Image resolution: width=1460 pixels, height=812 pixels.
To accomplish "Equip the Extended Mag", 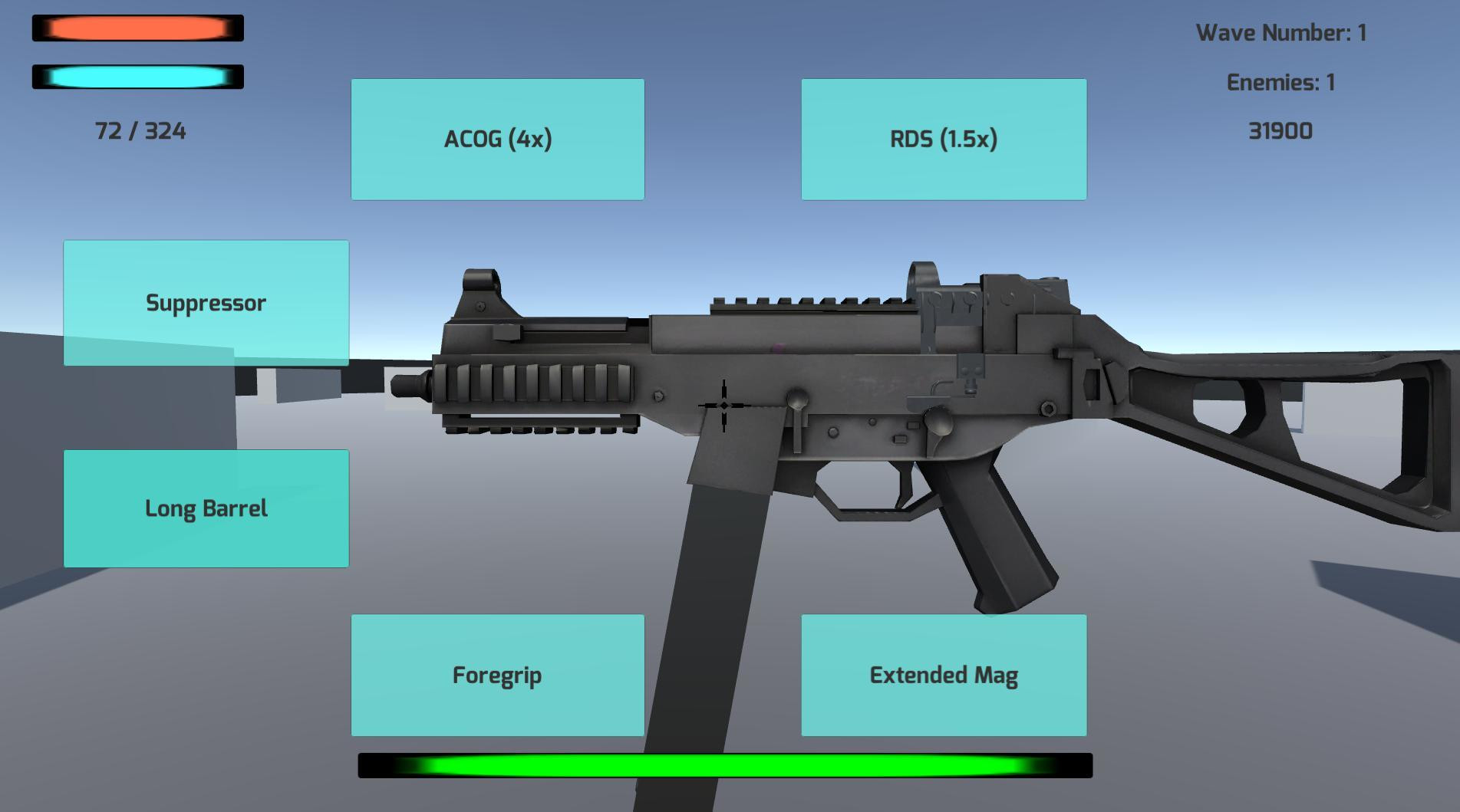I will click(x=943, y=675).
